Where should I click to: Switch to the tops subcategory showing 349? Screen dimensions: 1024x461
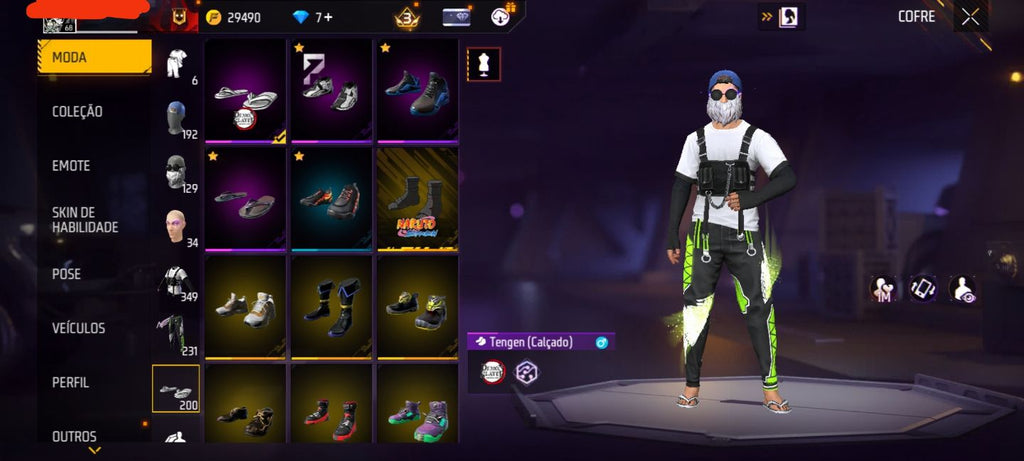(177, 282)
